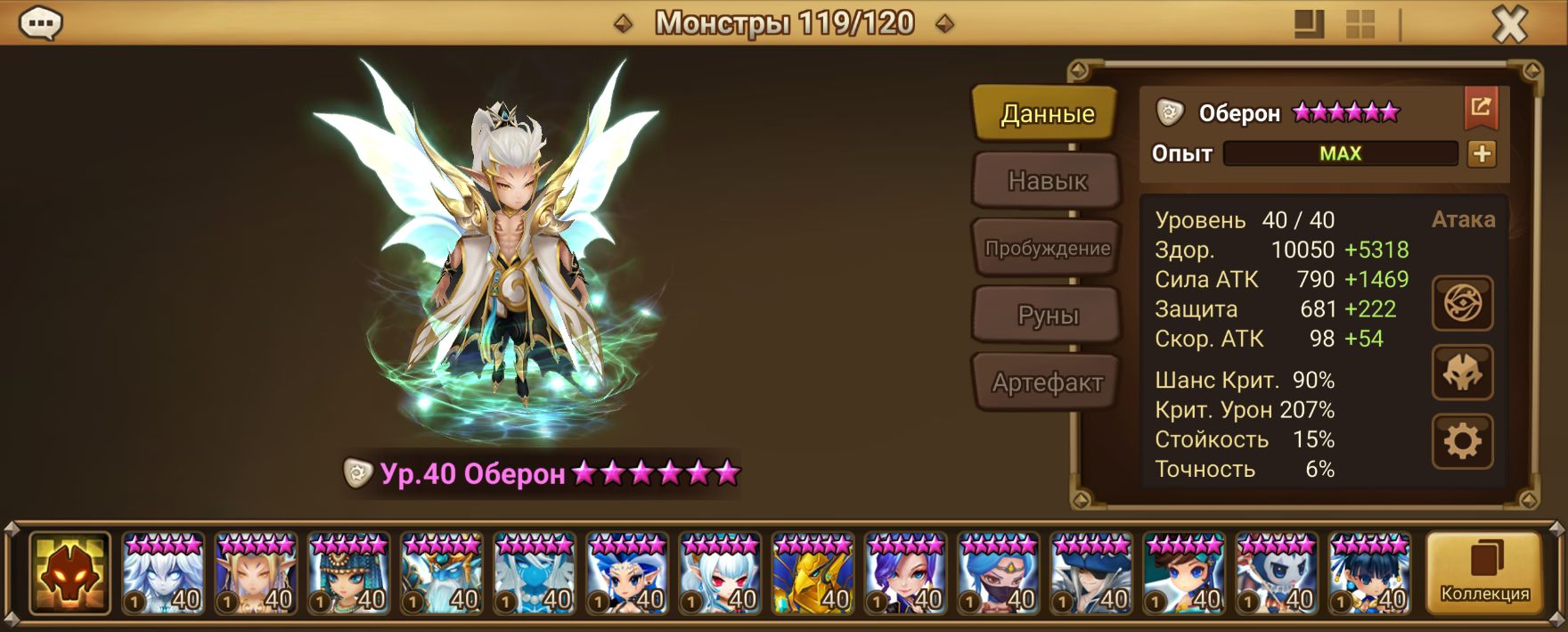Screen dimensions: 1568x632
Task: Share Оберон using the red bookmark icon
Action: point(1481,108)
